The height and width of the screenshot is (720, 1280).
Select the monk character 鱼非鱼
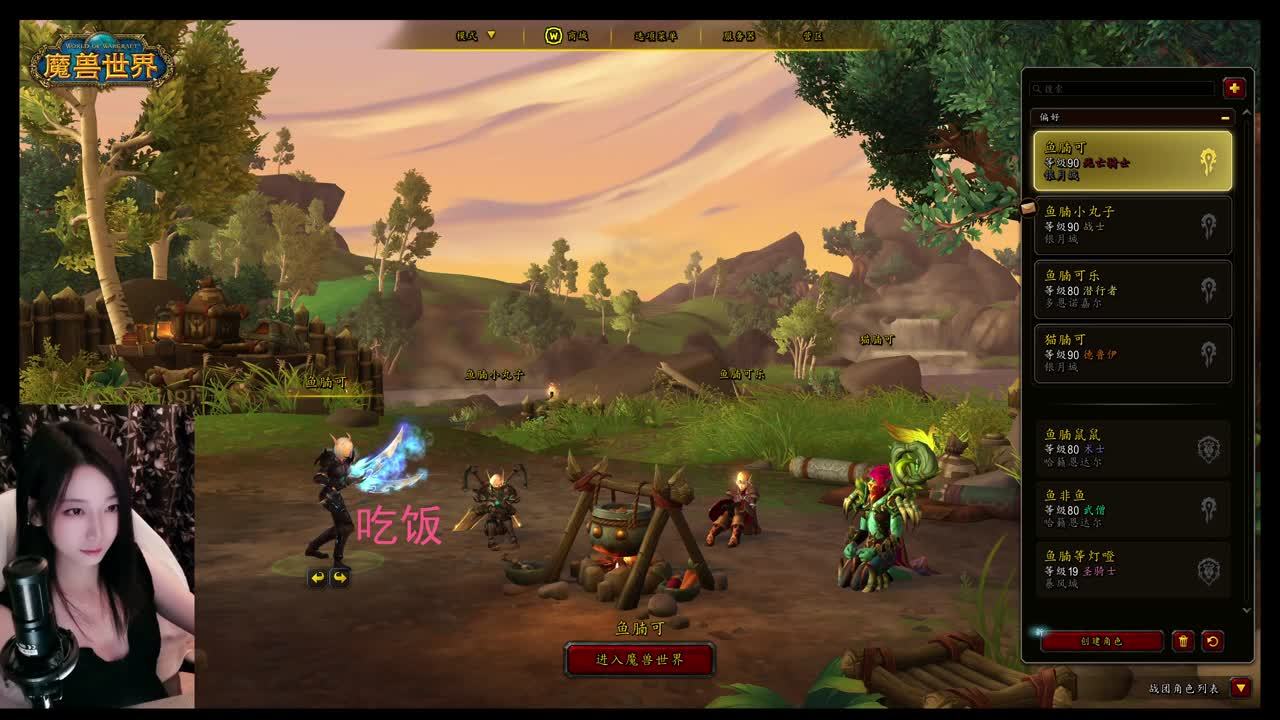point(1132,509)
